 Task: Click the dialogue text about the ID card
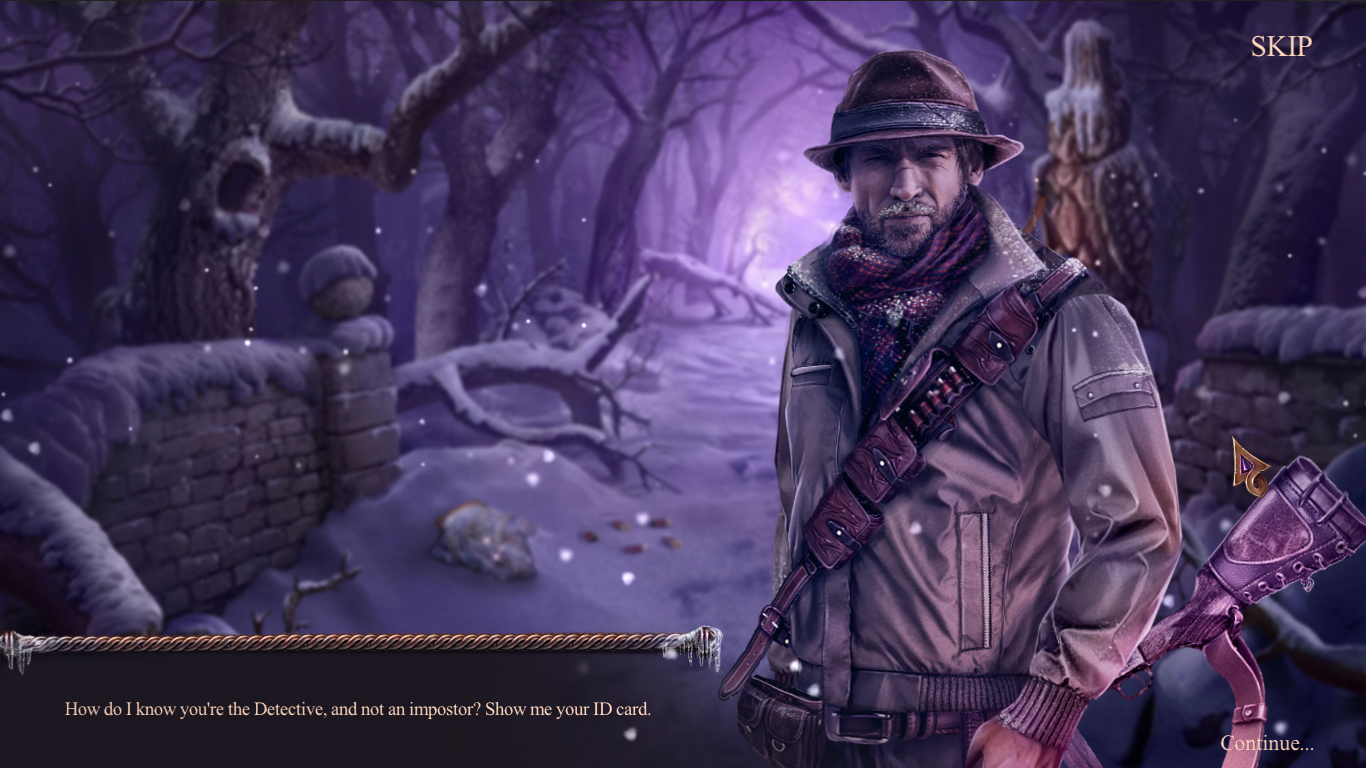(356, 712)
